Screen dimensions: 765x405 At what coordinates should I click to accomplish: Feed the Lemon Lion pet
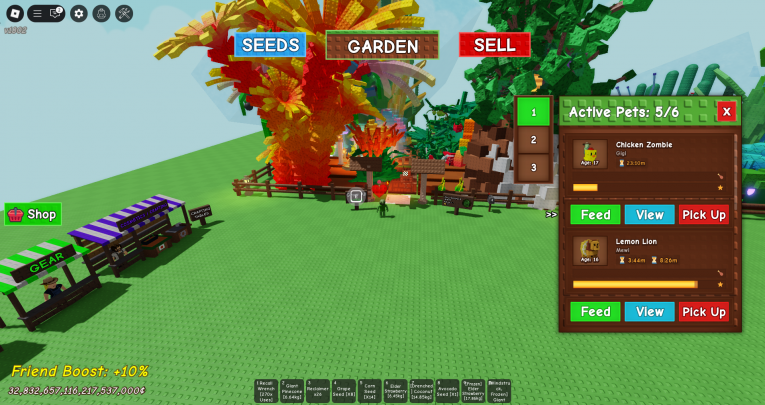595,311
